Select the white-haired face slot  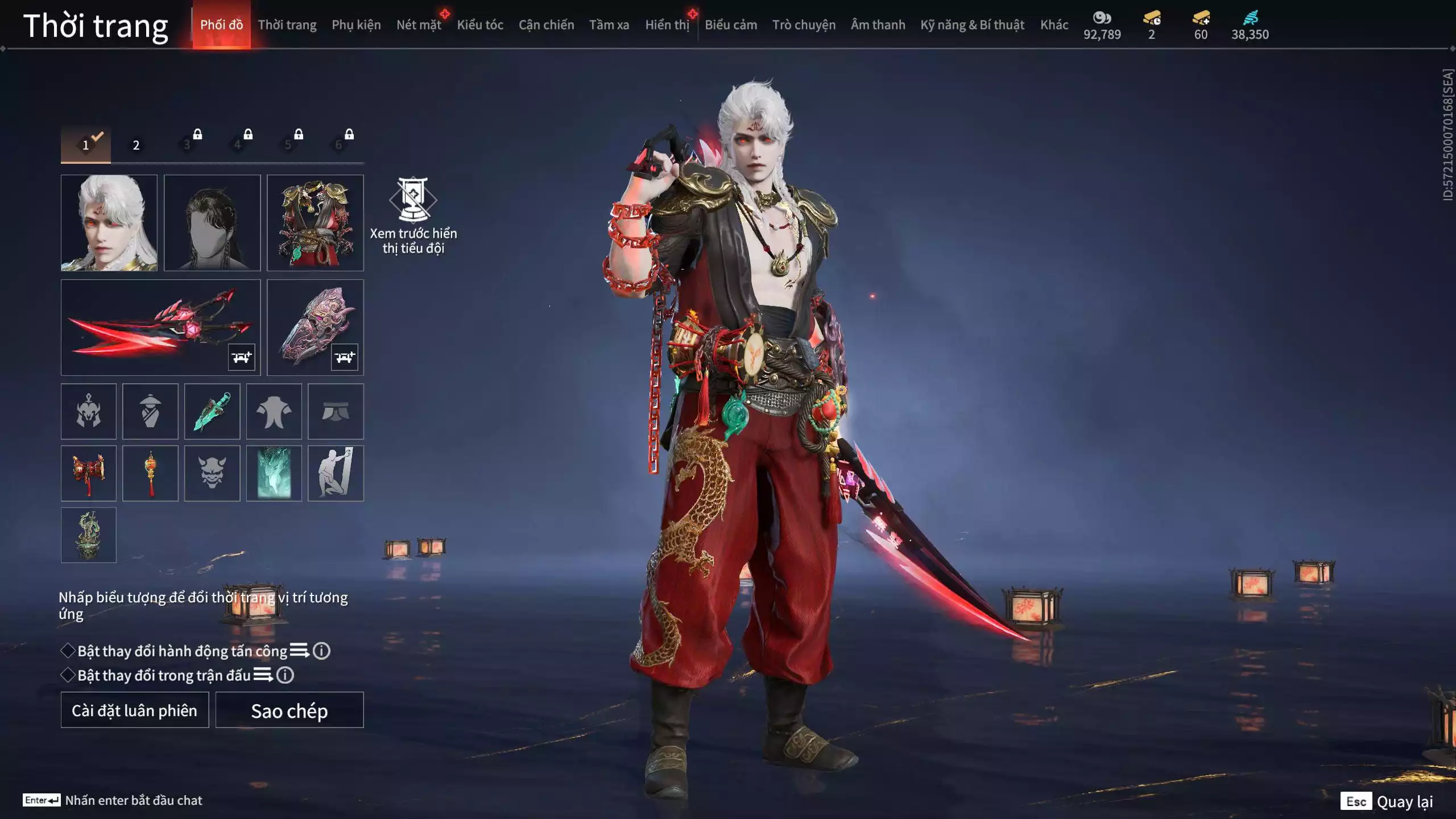(x=109, y=222)
